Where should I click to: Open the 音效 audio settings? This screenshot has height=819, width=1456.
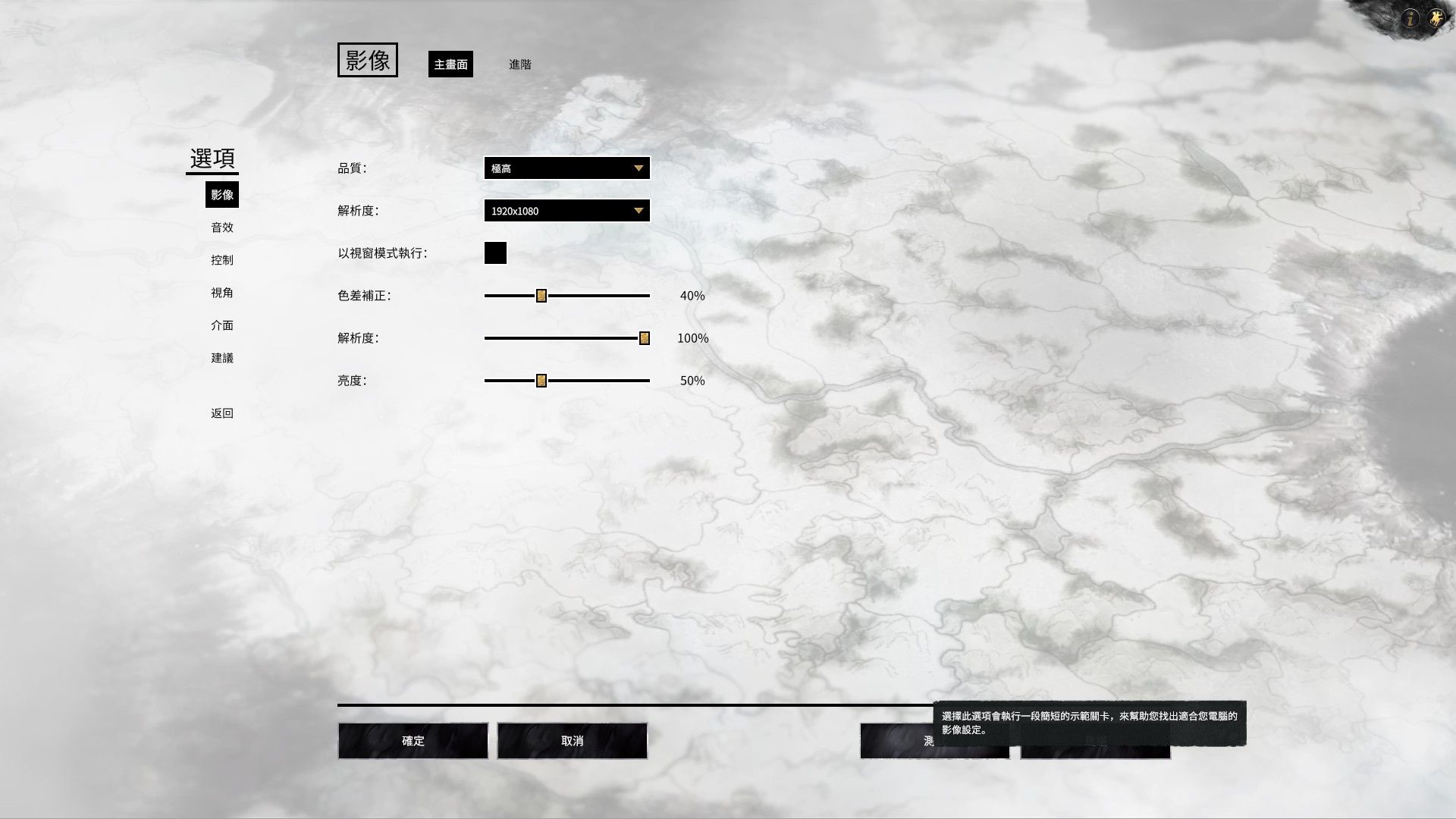[x=222, y=227]
